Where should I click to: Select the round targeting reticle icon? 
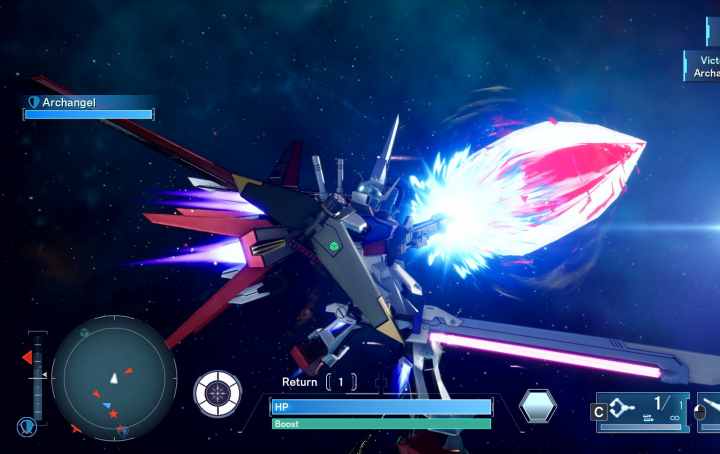(217, 393)
